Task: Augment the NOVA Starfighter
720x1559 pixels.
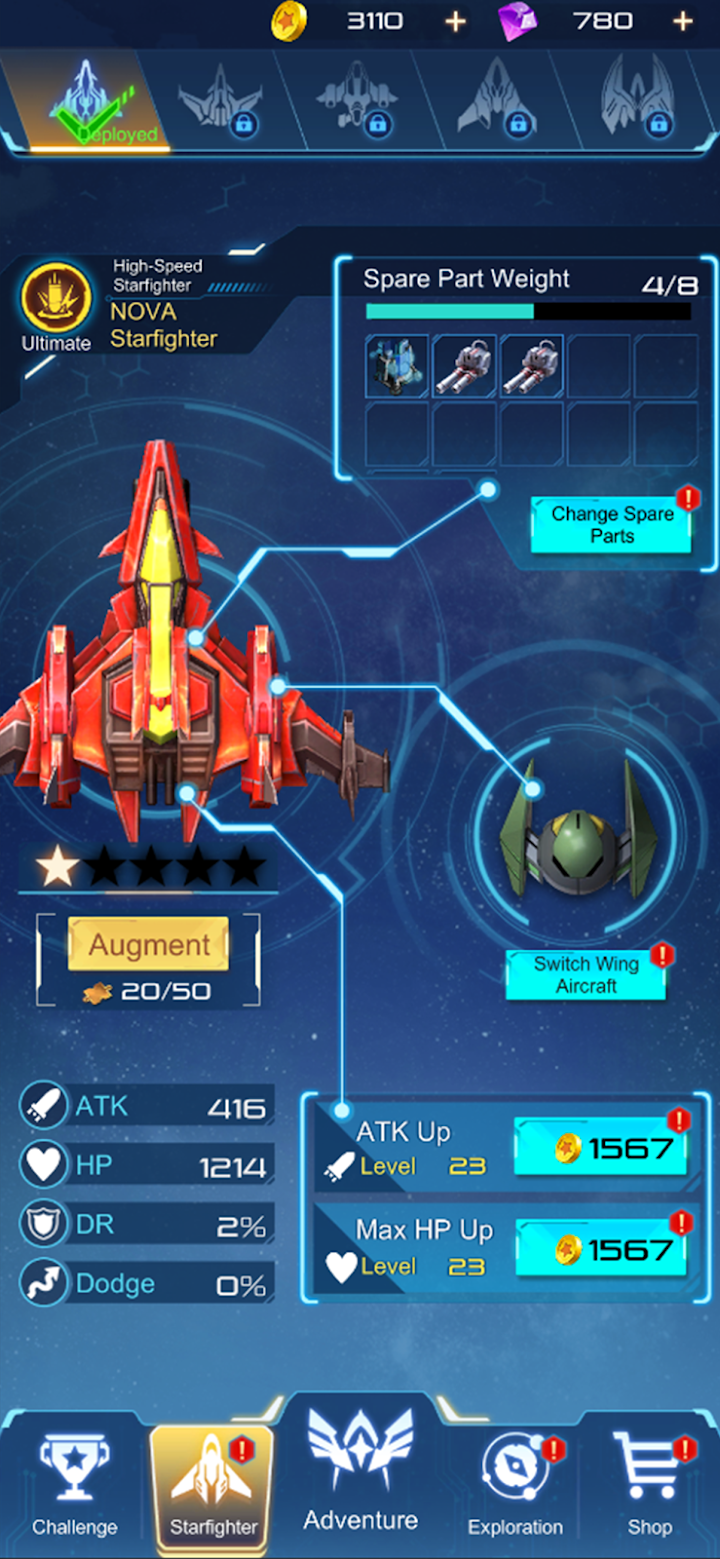Action: [x=149, y=945]
